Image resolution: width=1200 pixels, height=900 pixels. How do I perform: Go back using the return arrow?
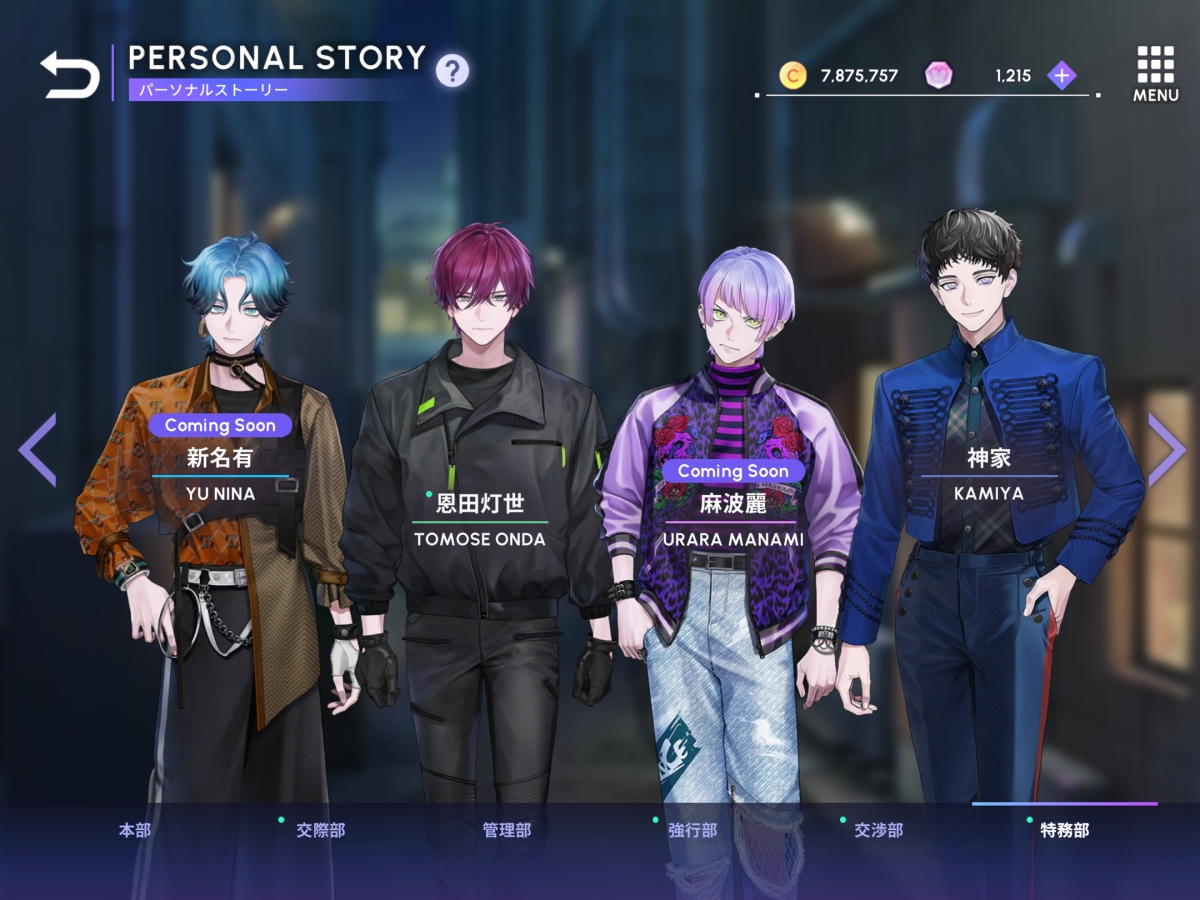tap(70, 75)
